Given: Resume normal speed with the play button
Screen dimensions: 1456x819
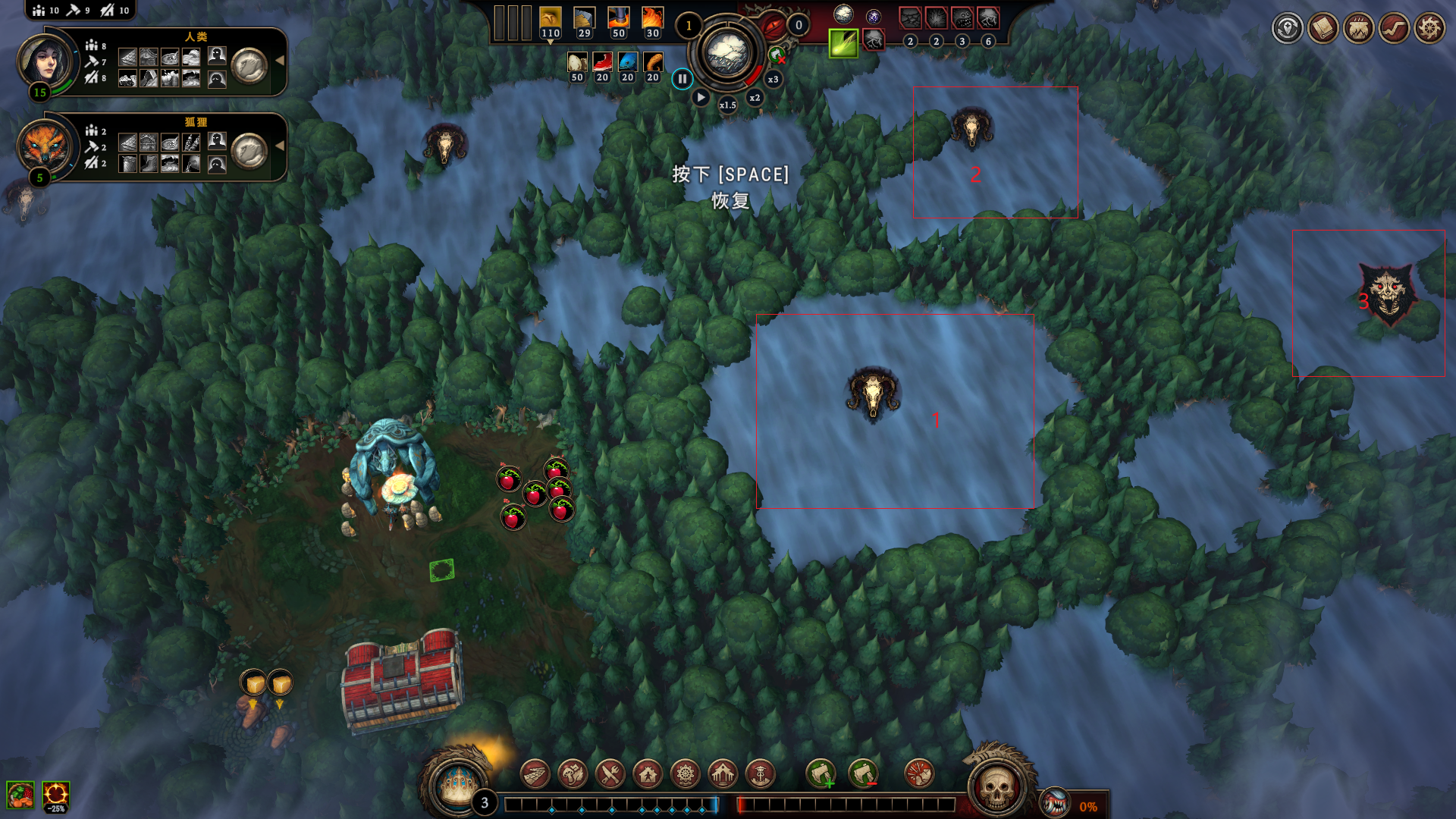Looking at the screenshot, I should click(x=701, y=98).
